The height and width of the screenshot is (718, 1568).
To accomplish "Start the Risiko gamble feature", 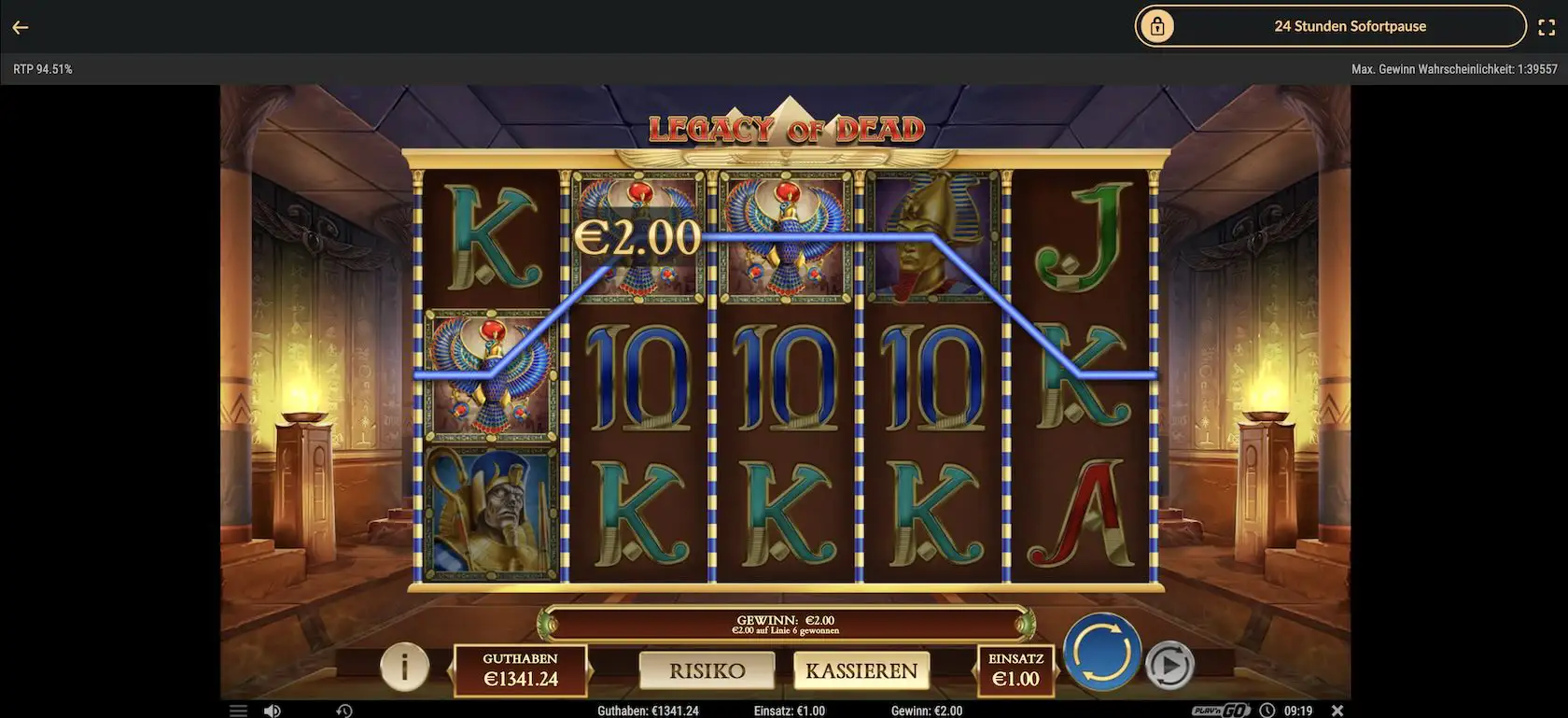I will tap(707, 669).
